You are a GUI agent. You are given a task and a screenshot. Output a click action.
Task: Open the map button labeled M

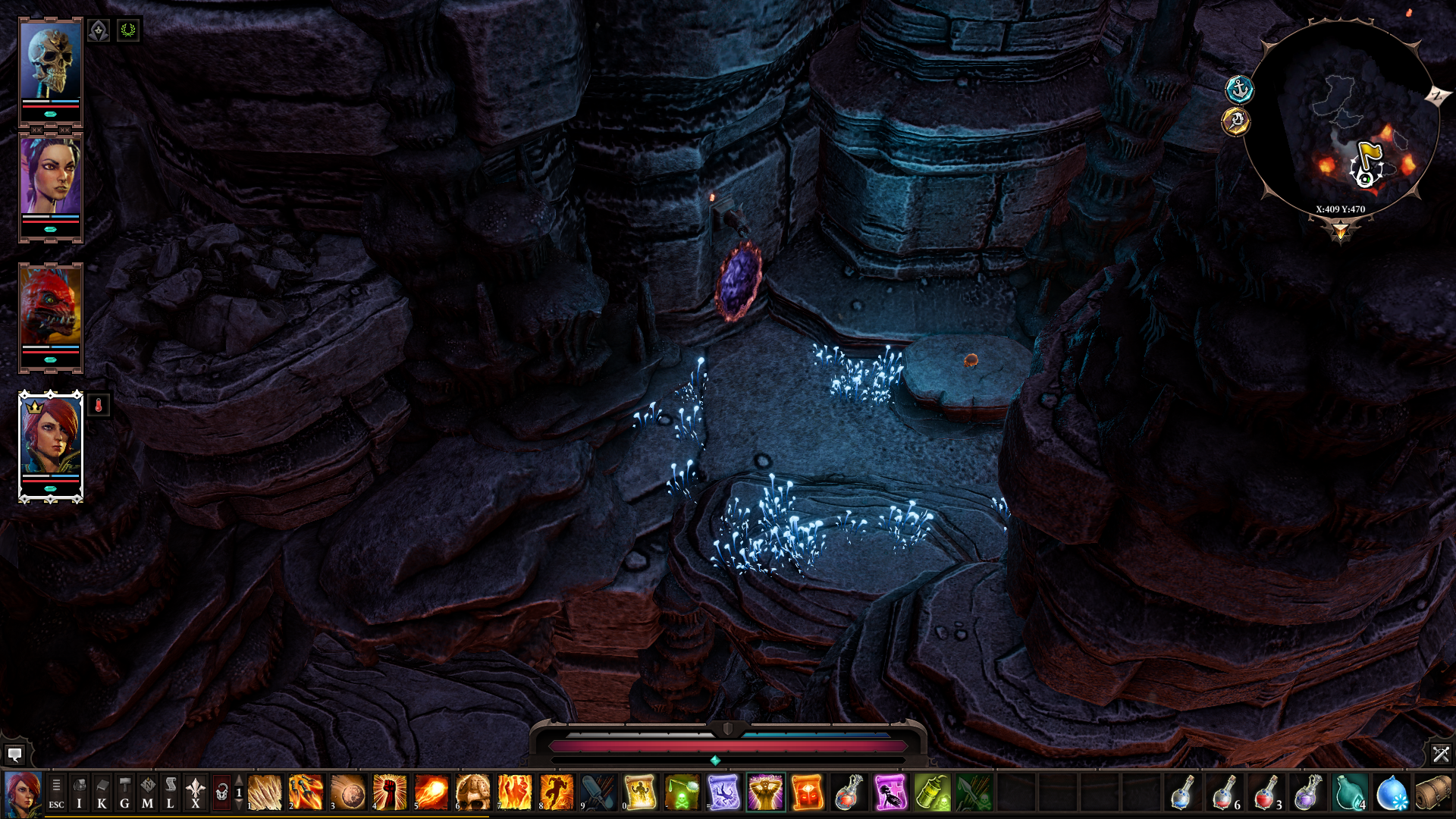(147, 793)
